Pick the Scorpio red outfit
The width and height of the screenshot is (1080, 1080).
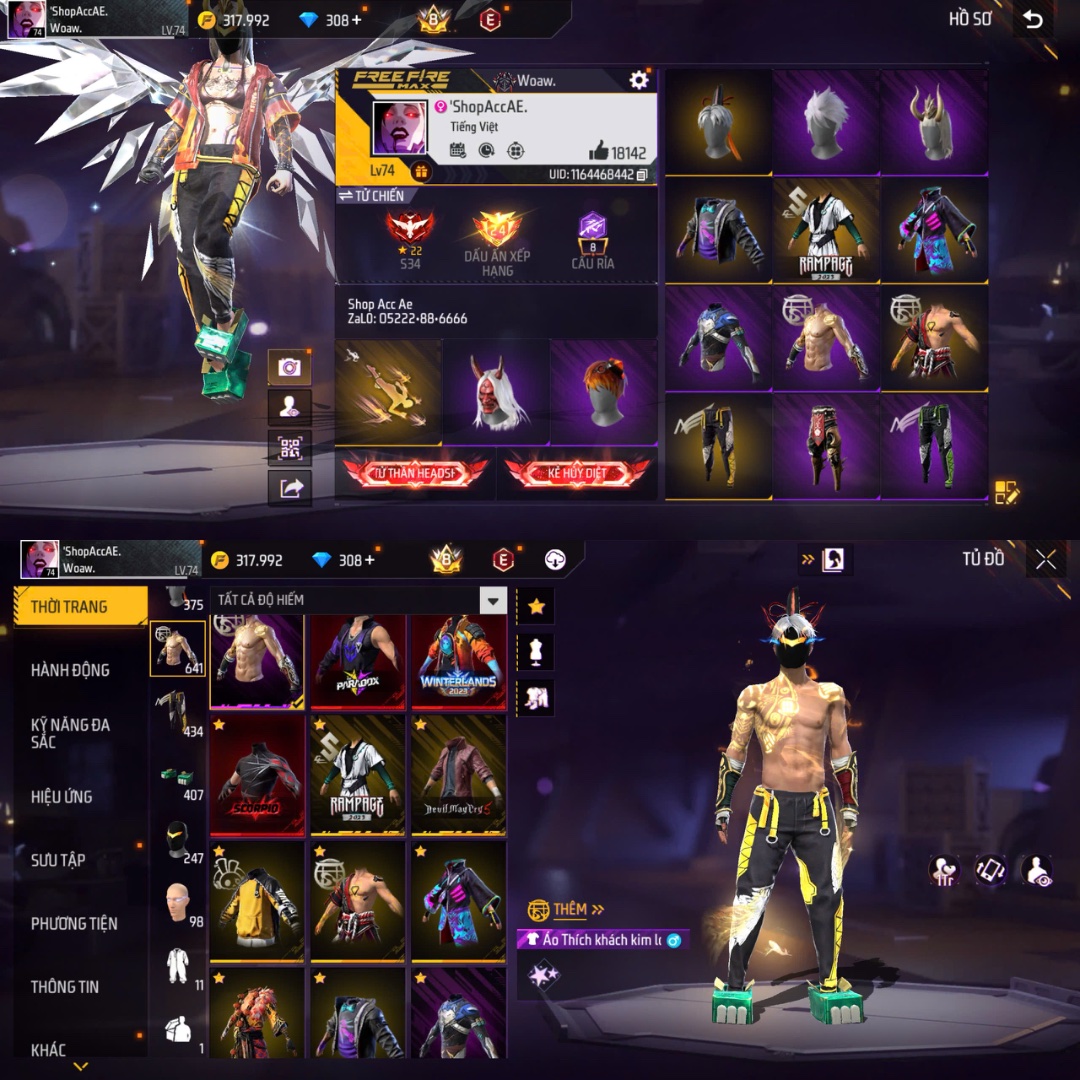256,775
